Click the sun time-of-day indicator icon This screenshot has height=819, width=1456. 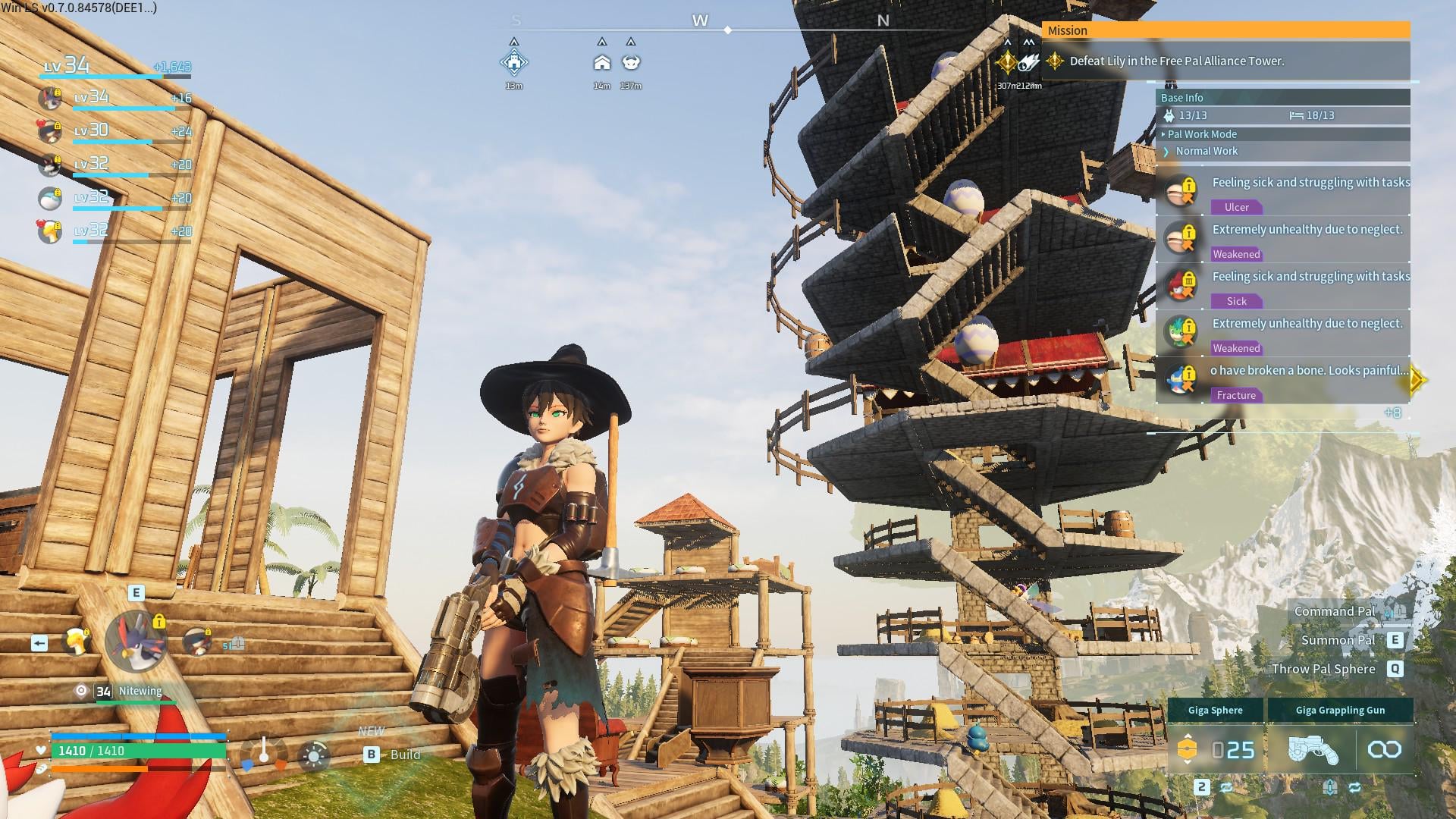point(314,756)
